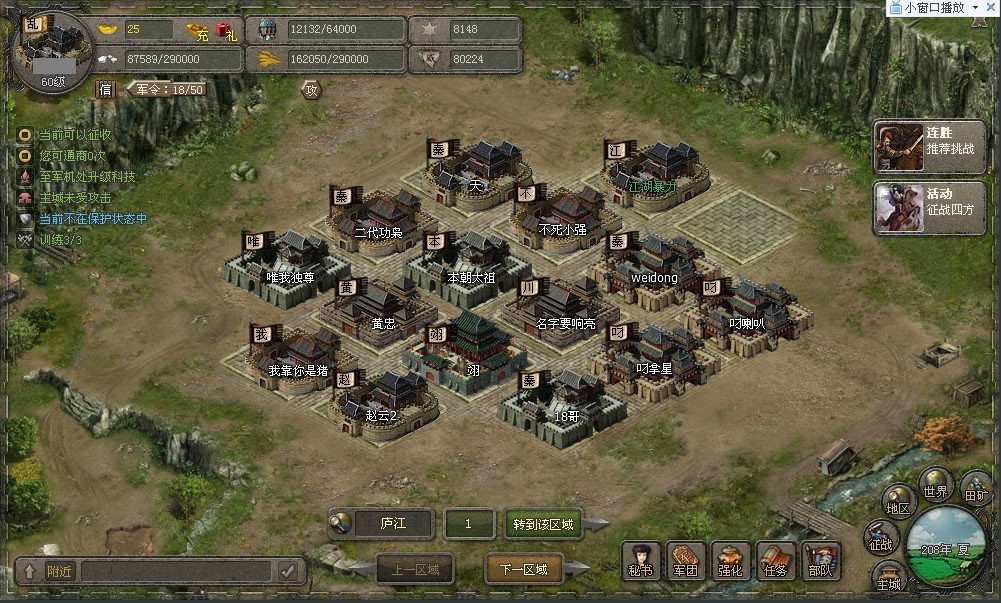
Task: Open the 强化 enhancement menu
Action: (730, 560)
